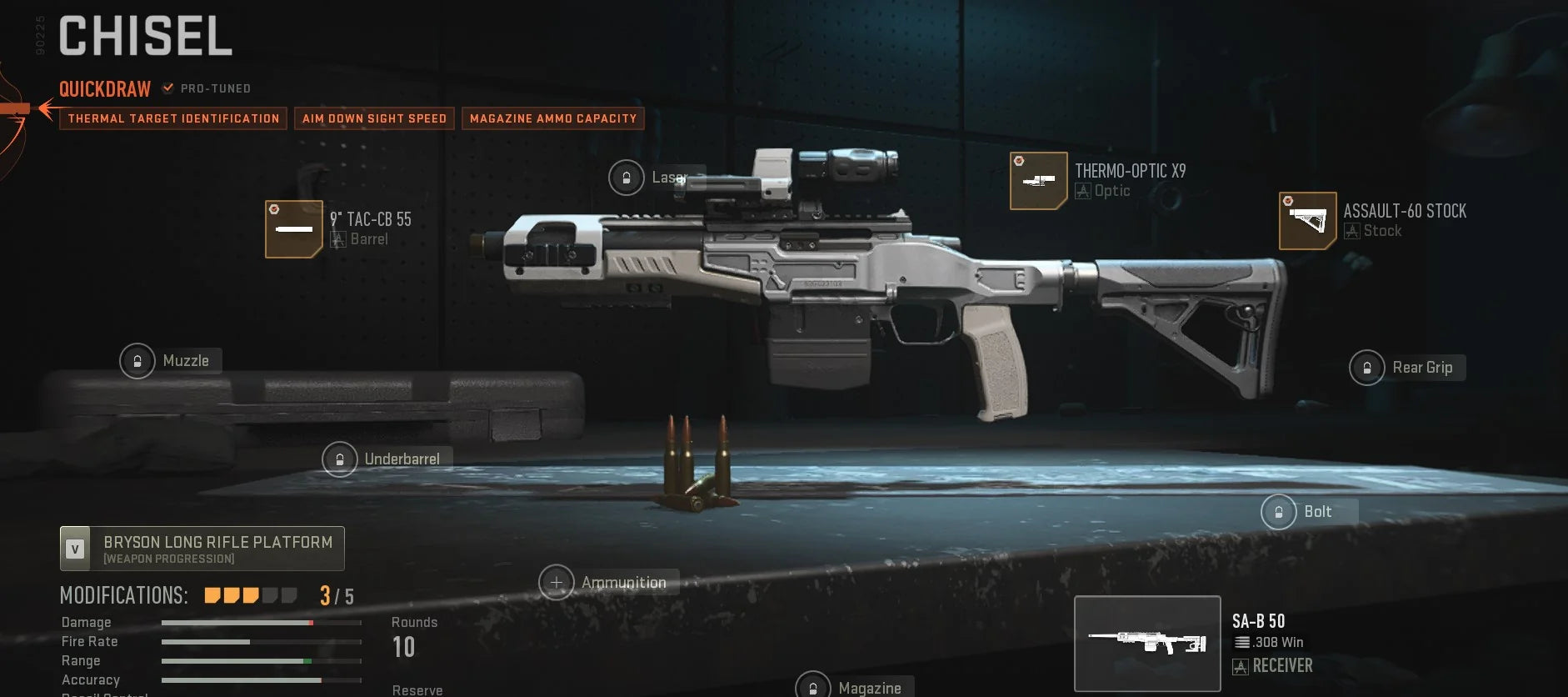Image resolution: width=1568 pixels, height=697 pixels.
Task: Select the Thermo-Optic X9 optic slot
Action: [1038, 181]
